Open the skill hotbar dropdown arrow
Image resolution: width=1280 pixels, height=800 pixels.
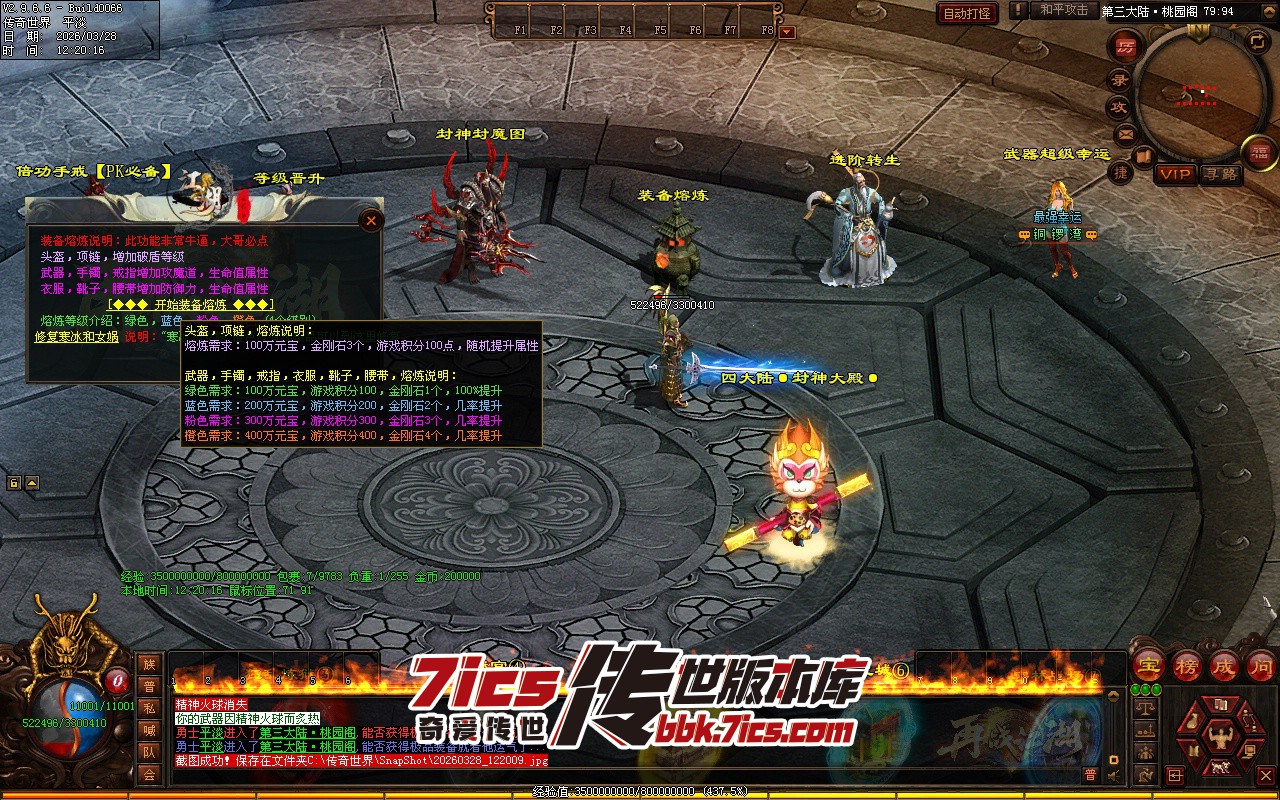[x=787, y=31]
